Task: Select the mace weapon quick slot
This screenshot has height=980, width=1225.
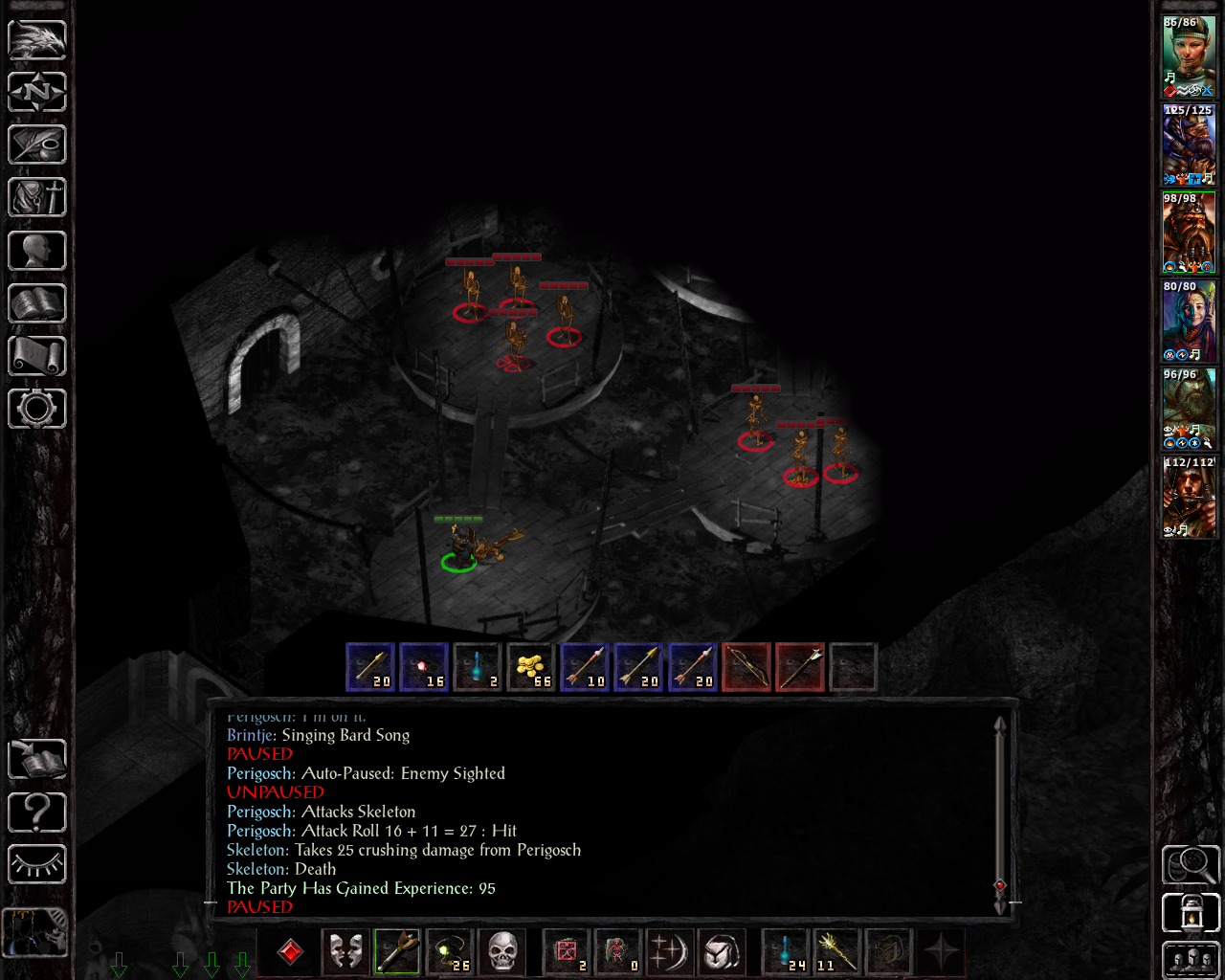Action: 397,952
